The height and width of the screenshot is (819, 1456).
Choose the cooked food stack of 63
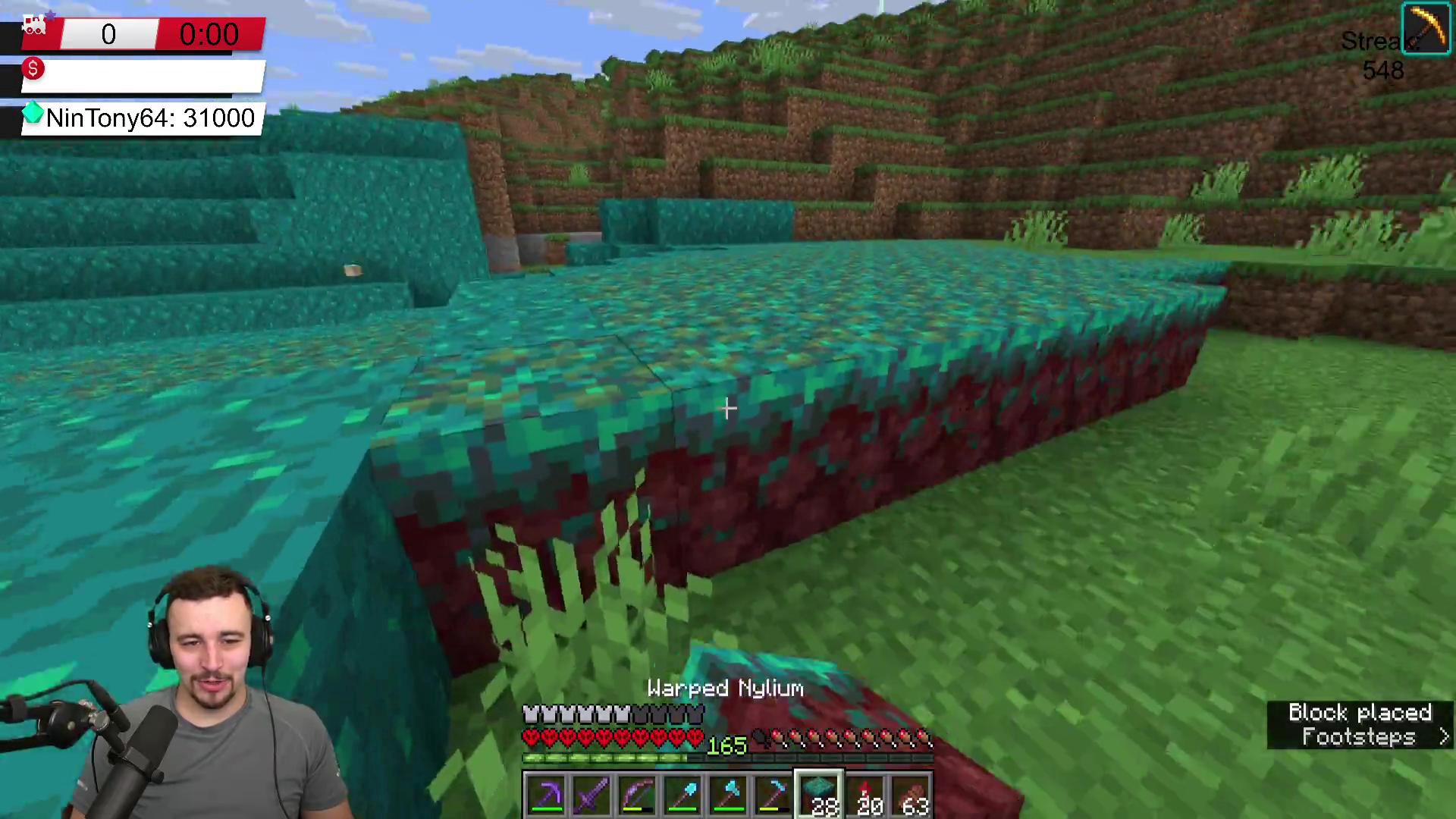911,795
